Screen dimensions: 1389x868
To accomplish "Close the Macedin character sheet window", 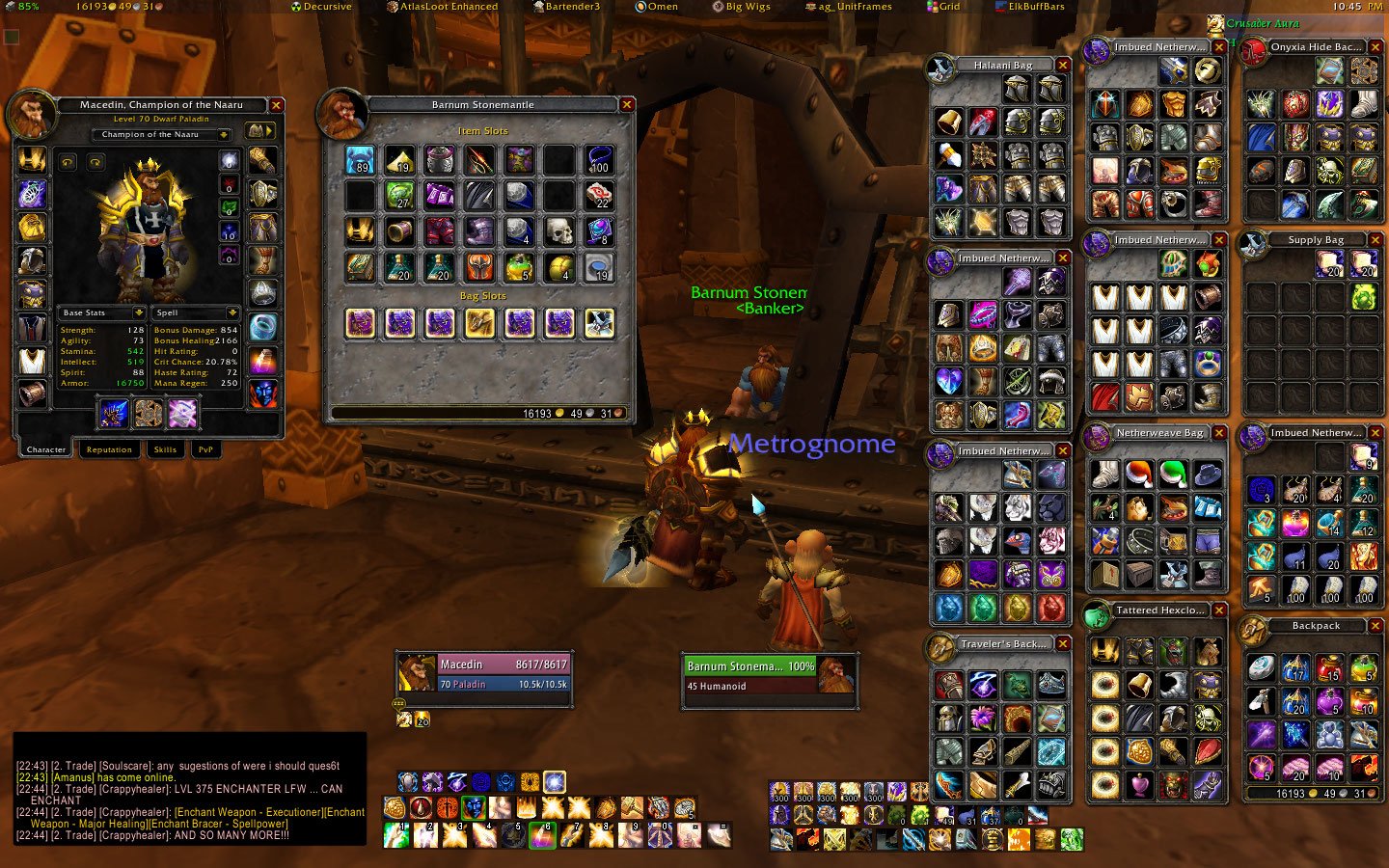I will [277, 105].
